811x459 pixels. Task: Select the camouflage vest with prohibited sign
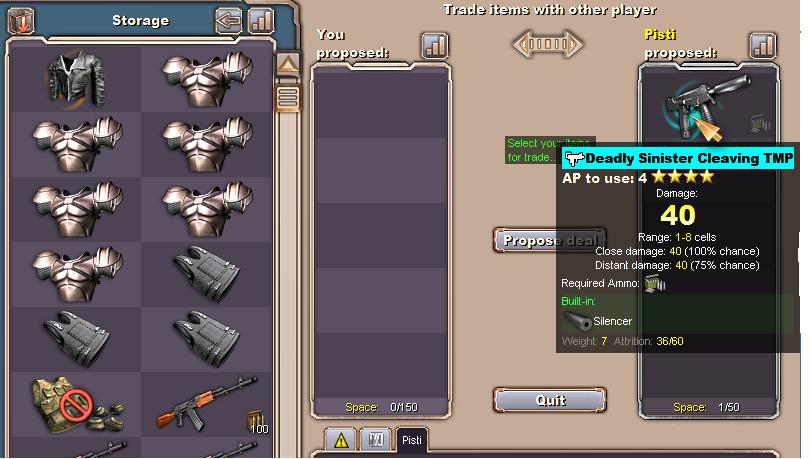tap(75, 404)
